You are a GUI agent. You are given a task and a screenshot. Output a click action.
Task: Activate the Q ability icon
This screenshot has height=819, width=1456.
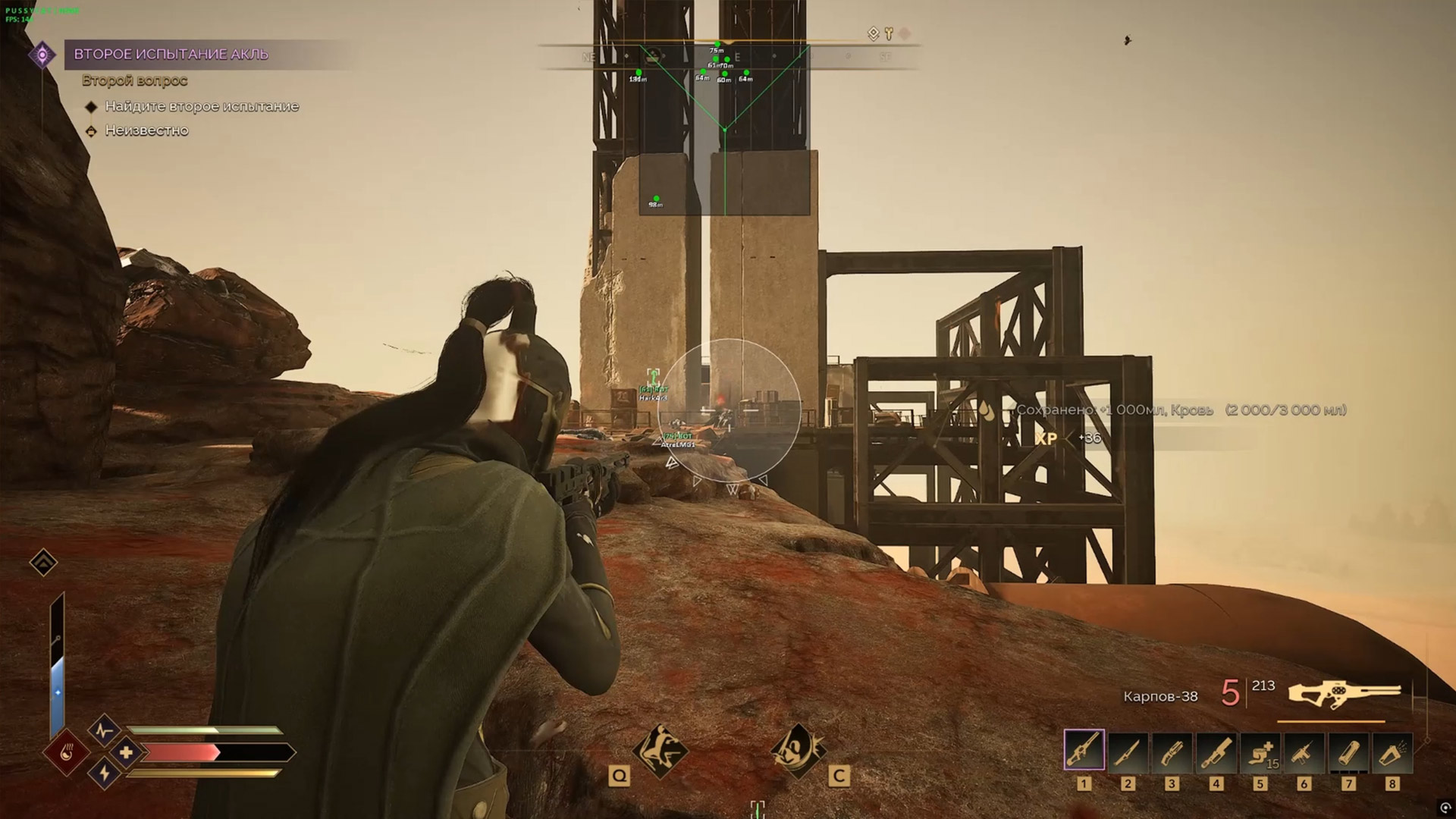661,751
